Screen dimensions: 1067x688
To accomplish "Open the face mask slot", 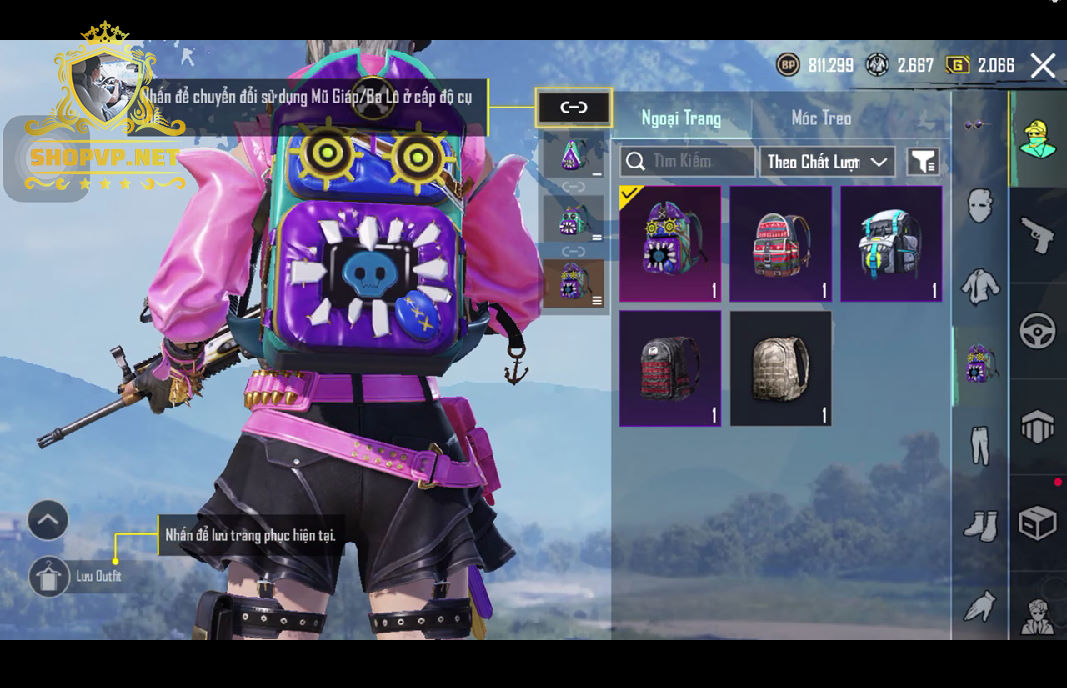I will tap(979, 207).
